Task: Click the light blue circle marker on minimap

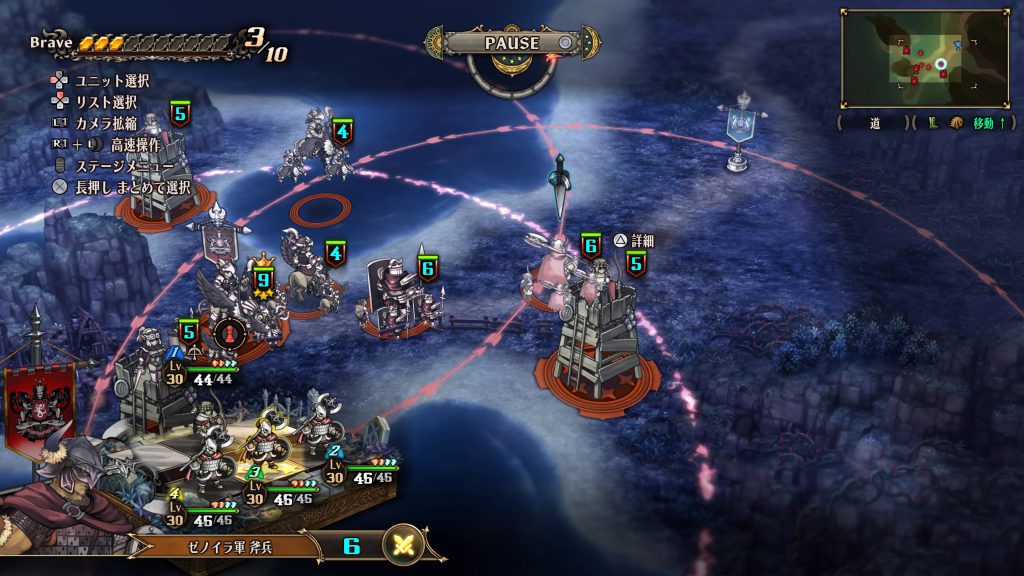Action: pyautogui.click(x=941, y=65)
